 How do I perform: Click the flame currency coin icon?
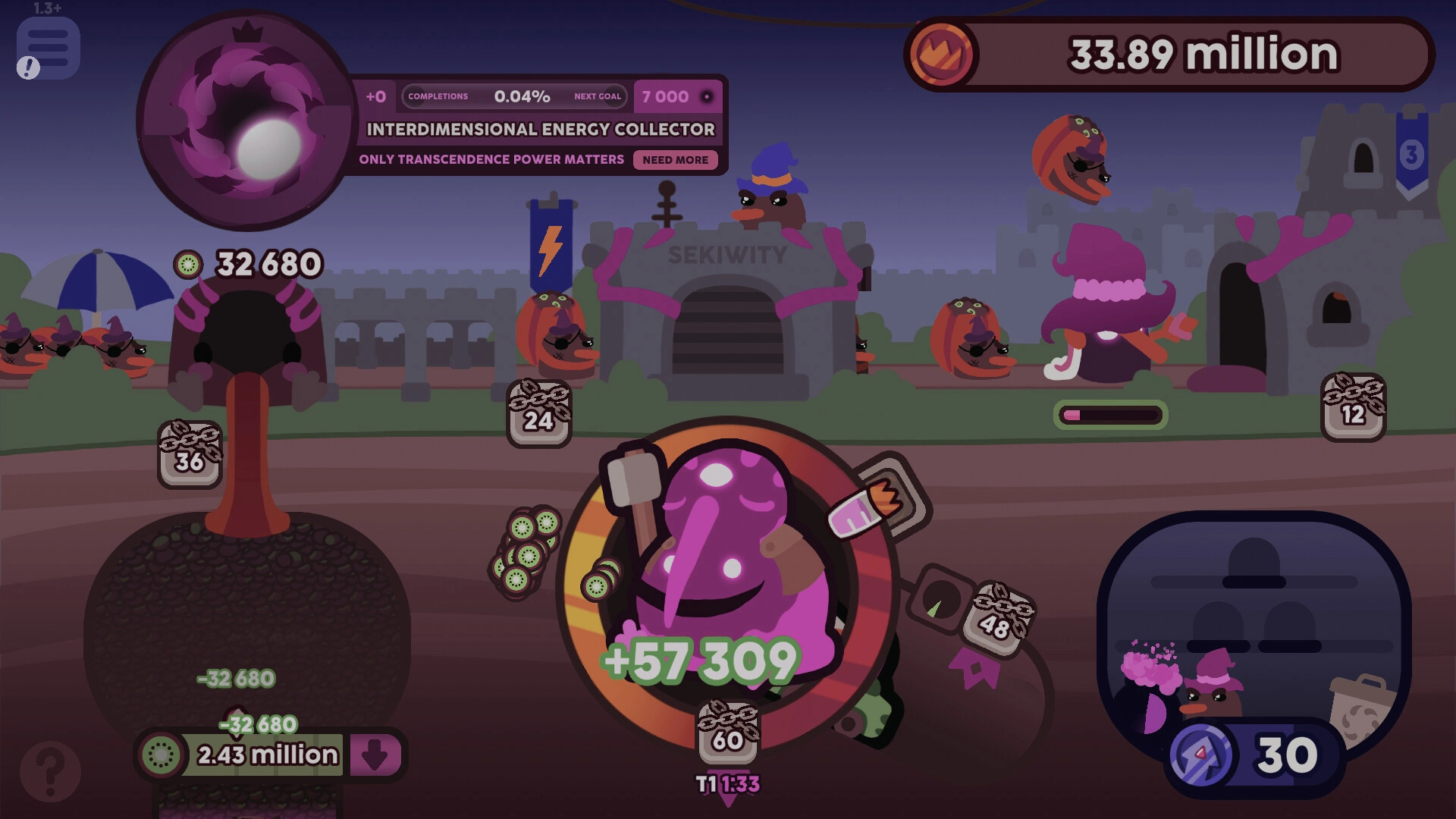(941, 54)
